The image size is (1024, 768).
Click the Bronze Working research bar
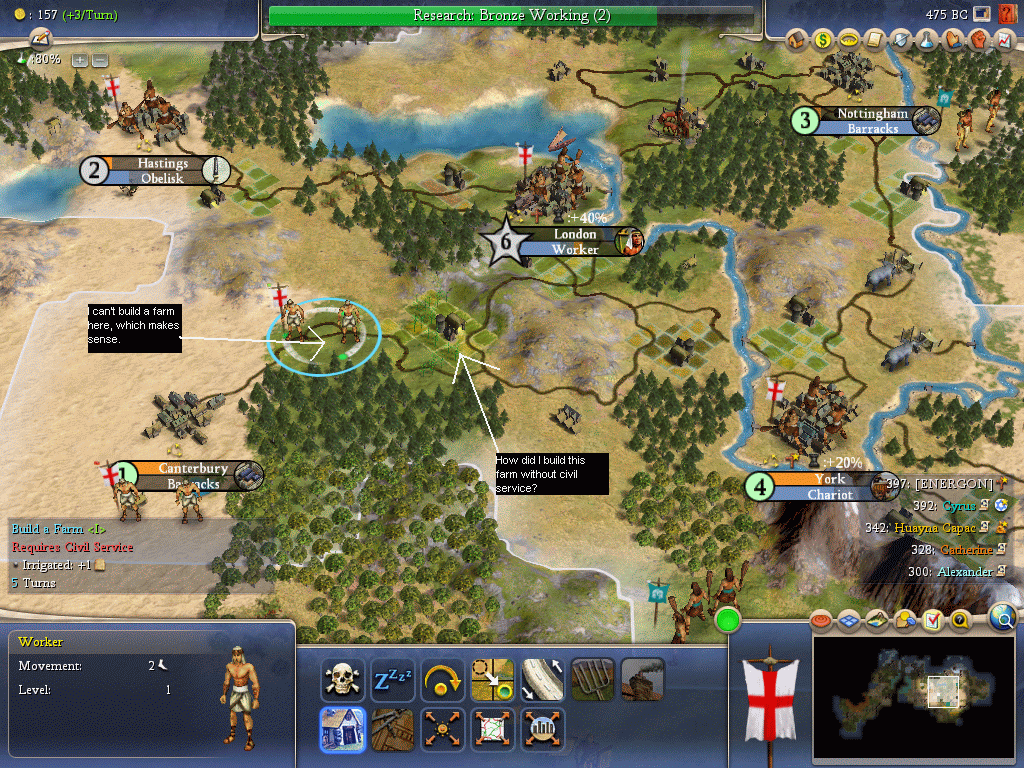pyautogui.click(x=511, y=16)
